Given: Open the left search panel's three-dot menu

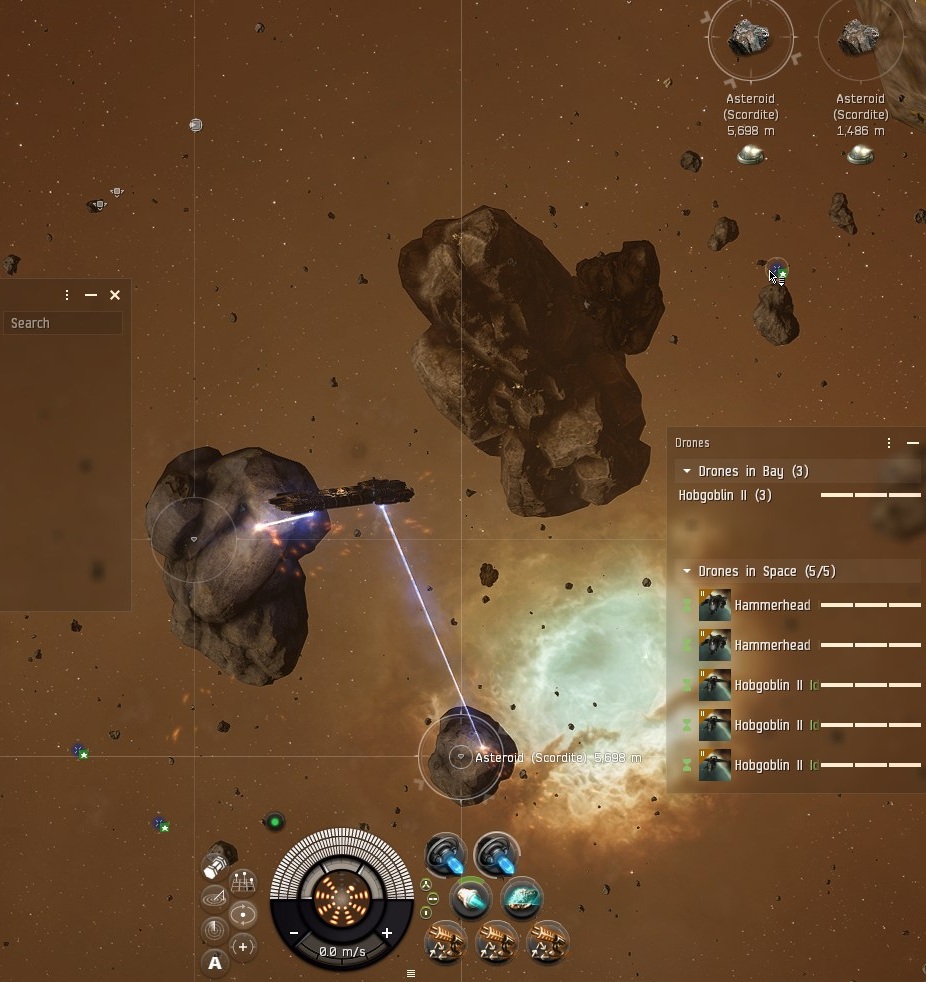Looking at the screenshot, I should pyautogui.click(x=67, y=295).
